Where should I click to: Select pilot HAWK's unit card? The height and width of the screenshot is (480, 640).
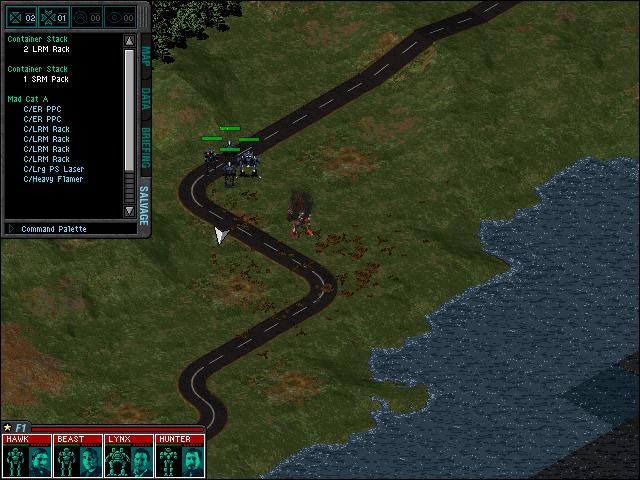coord(28,456)
